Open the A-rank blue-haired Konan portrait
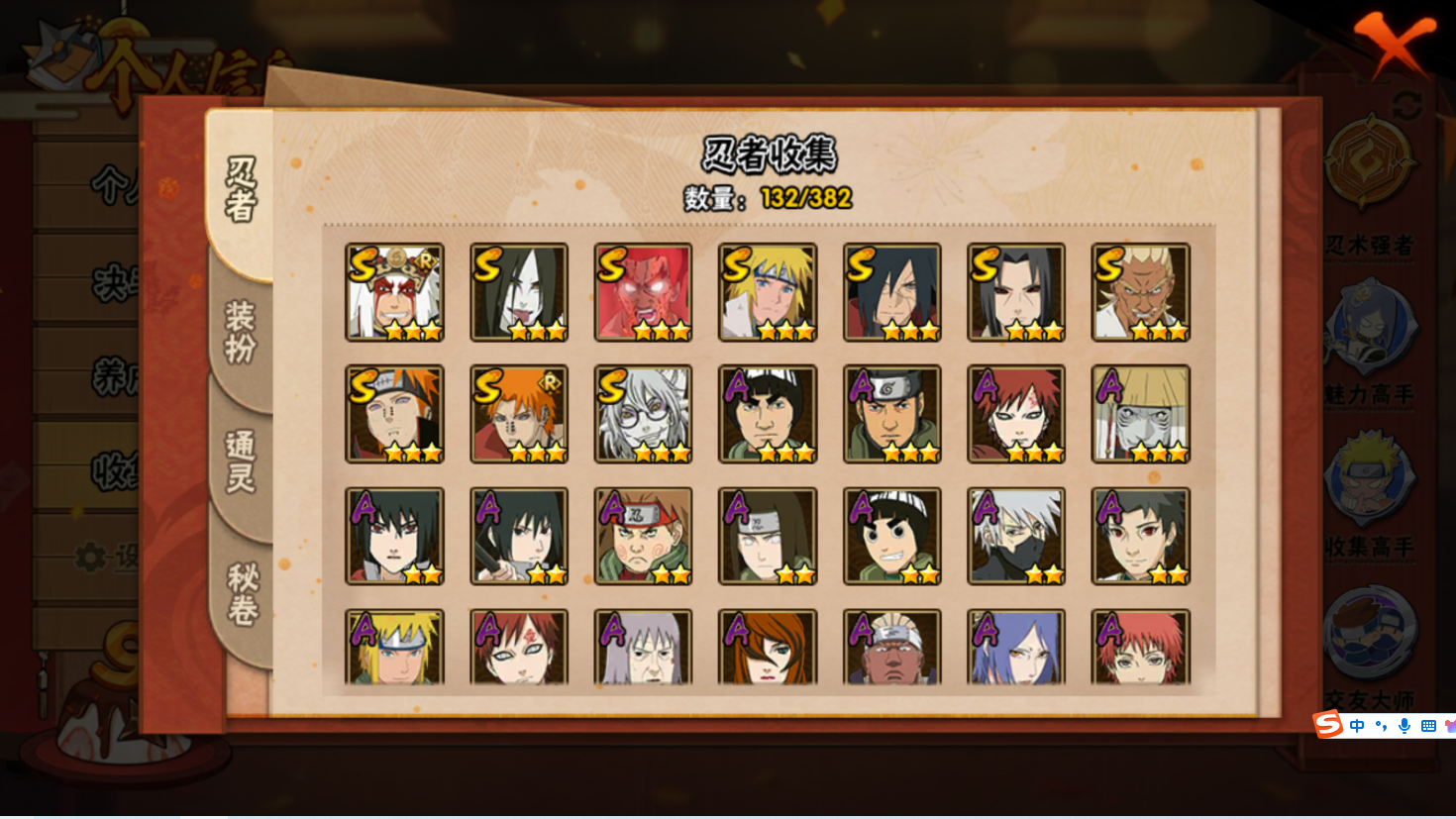This screenshot has width=1456, height=819. (1016, 649)
